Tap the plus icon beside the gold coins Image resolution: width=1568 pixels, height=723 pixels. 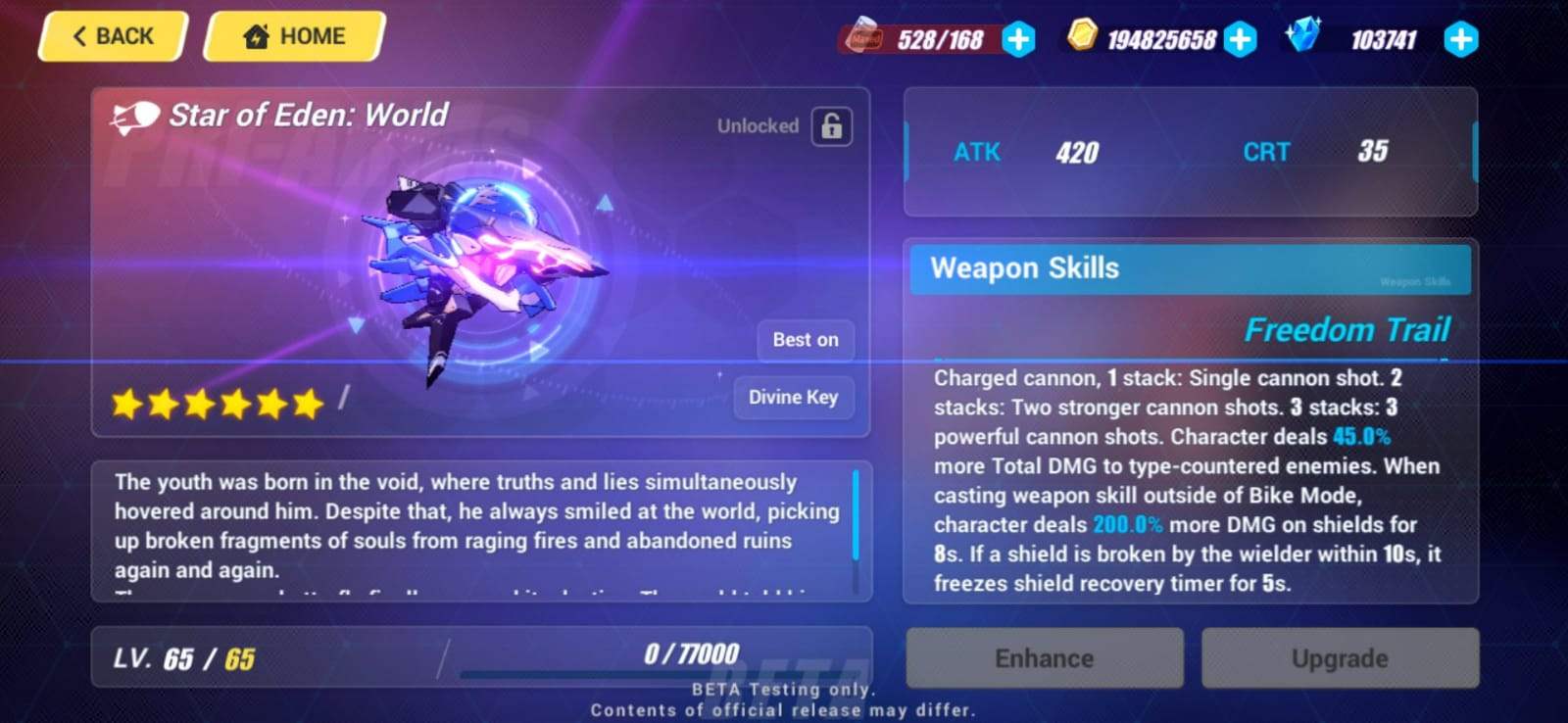(x=1242, y=39)
